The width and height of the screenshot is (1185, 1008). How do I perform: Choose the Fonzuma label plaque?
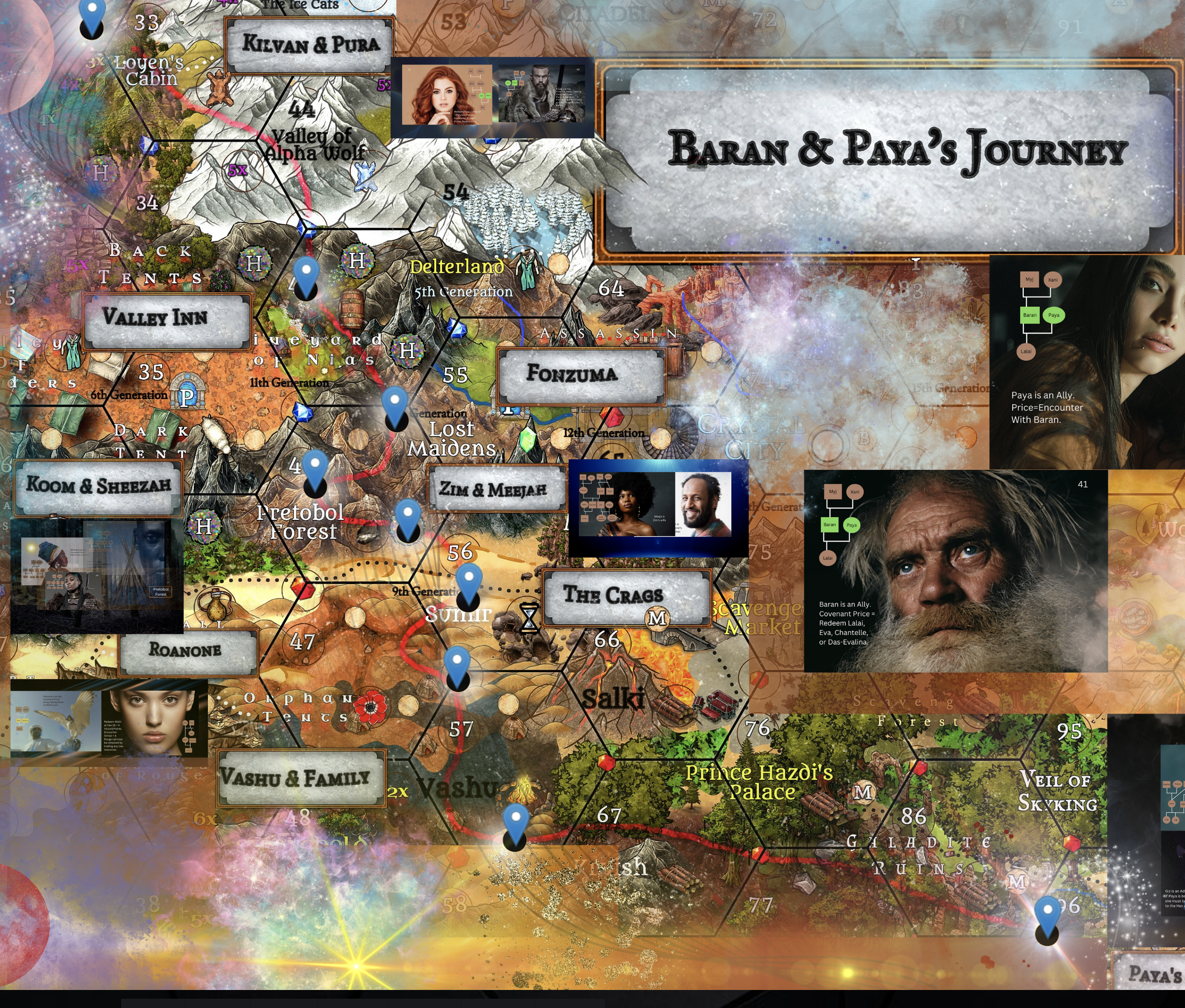pos(580,375)
